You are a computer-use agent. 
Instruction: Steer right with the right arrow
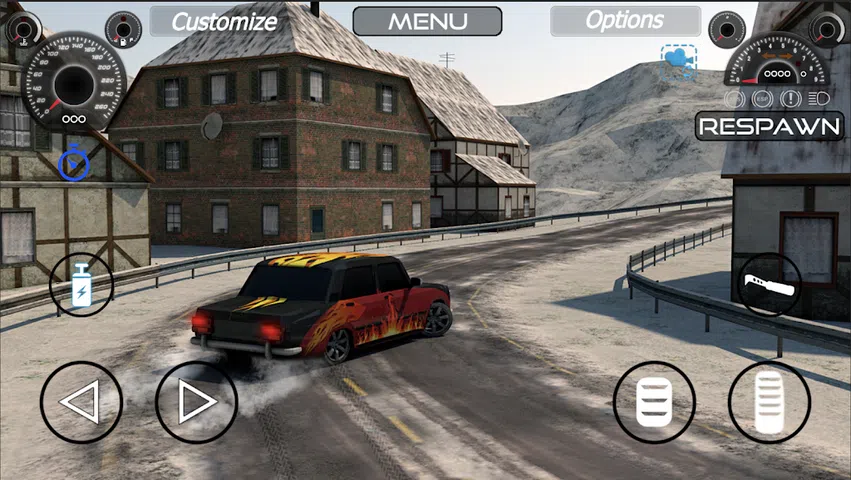point(196,402)
